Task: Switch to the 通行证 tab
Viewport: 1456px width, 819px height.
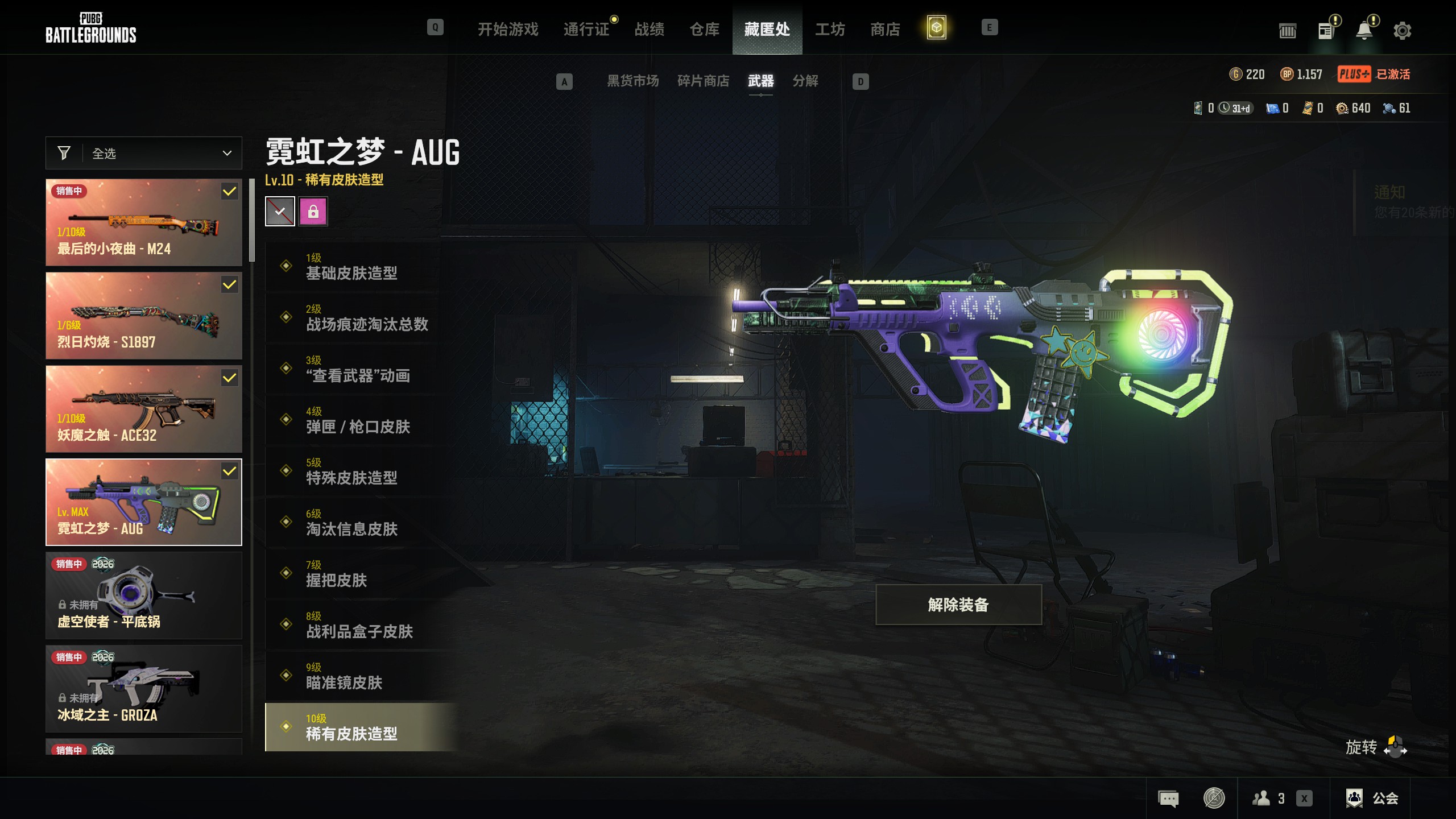Action: (586, 29)
